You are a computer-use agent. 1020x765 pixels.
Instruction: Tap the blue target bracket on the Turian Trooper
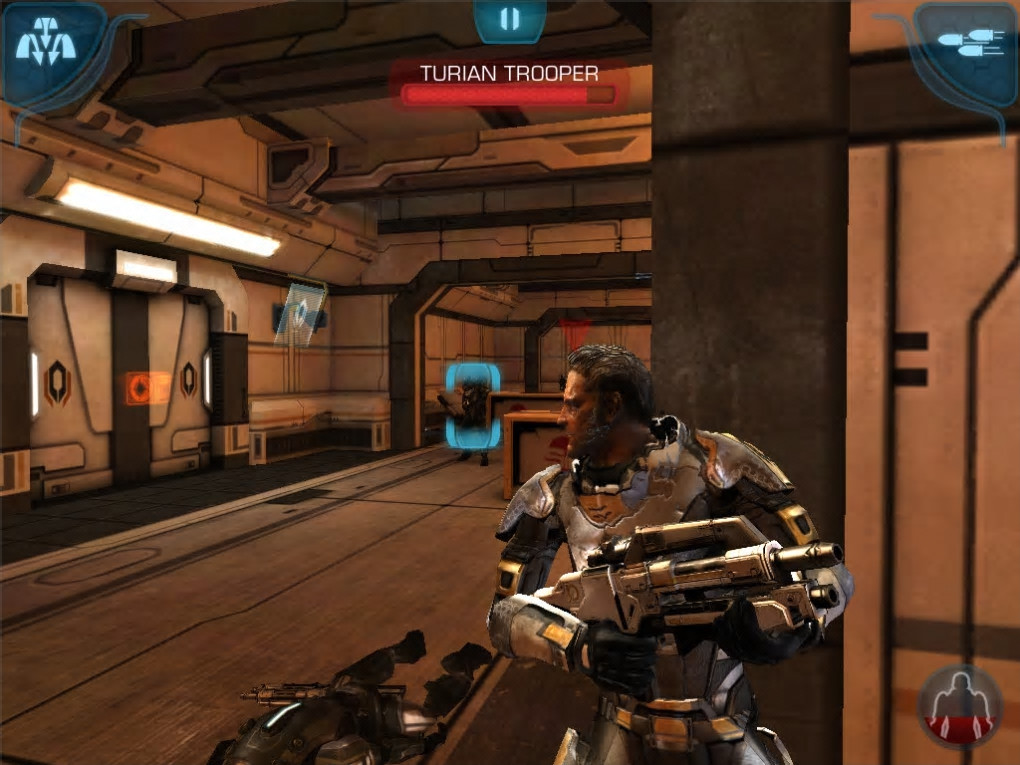point(472,405)
